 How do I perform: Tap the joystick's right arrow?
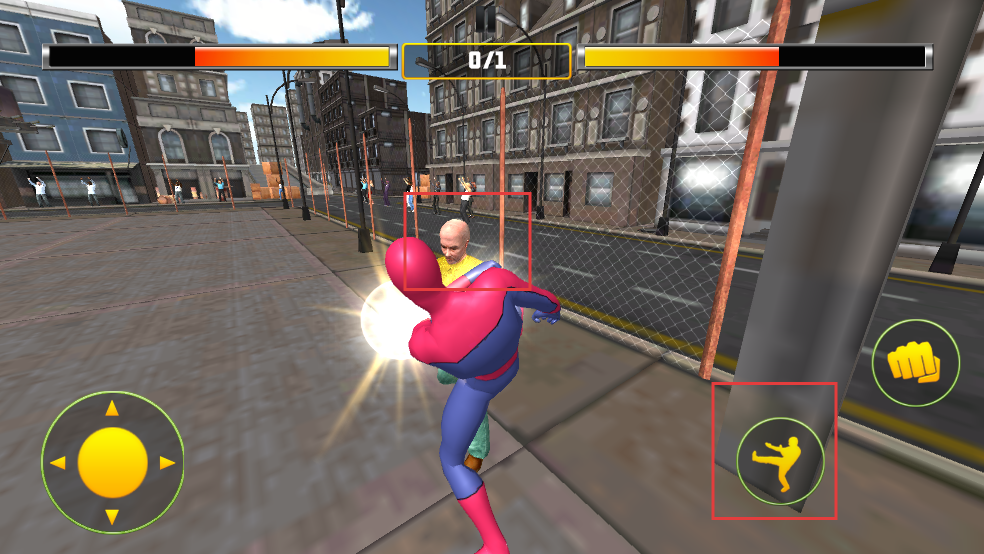pyautogui.click(x=167, y=463)
